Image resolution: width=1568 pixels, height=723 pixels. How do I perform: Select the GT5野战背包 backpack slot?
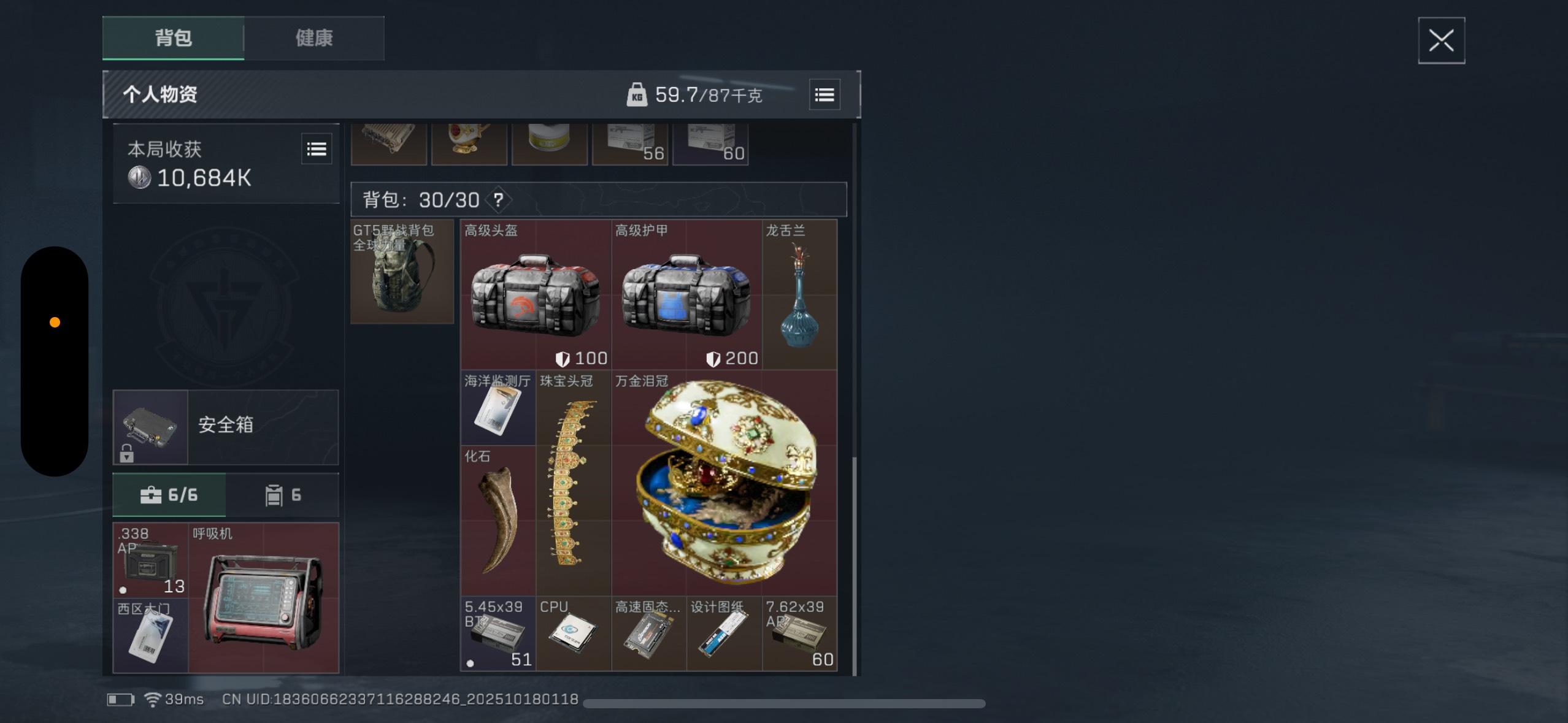402,272
